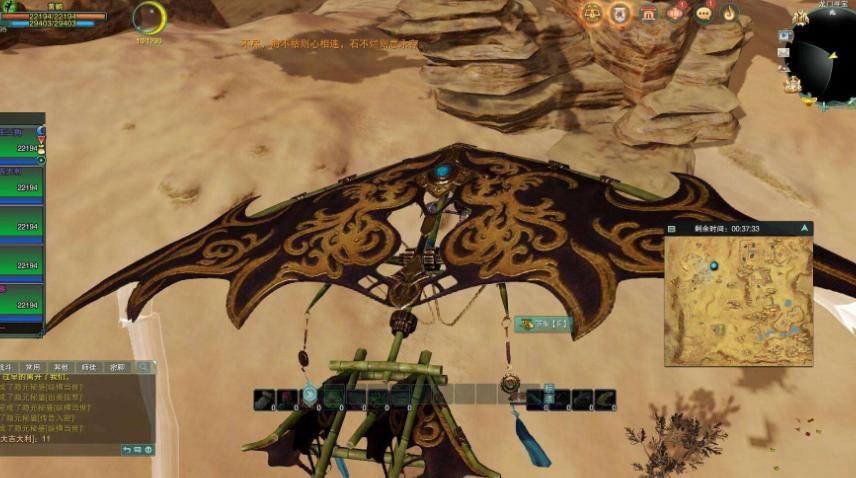
Task: Open the golden scales icon
Action: pyautogui.click(x=592, y=14)
